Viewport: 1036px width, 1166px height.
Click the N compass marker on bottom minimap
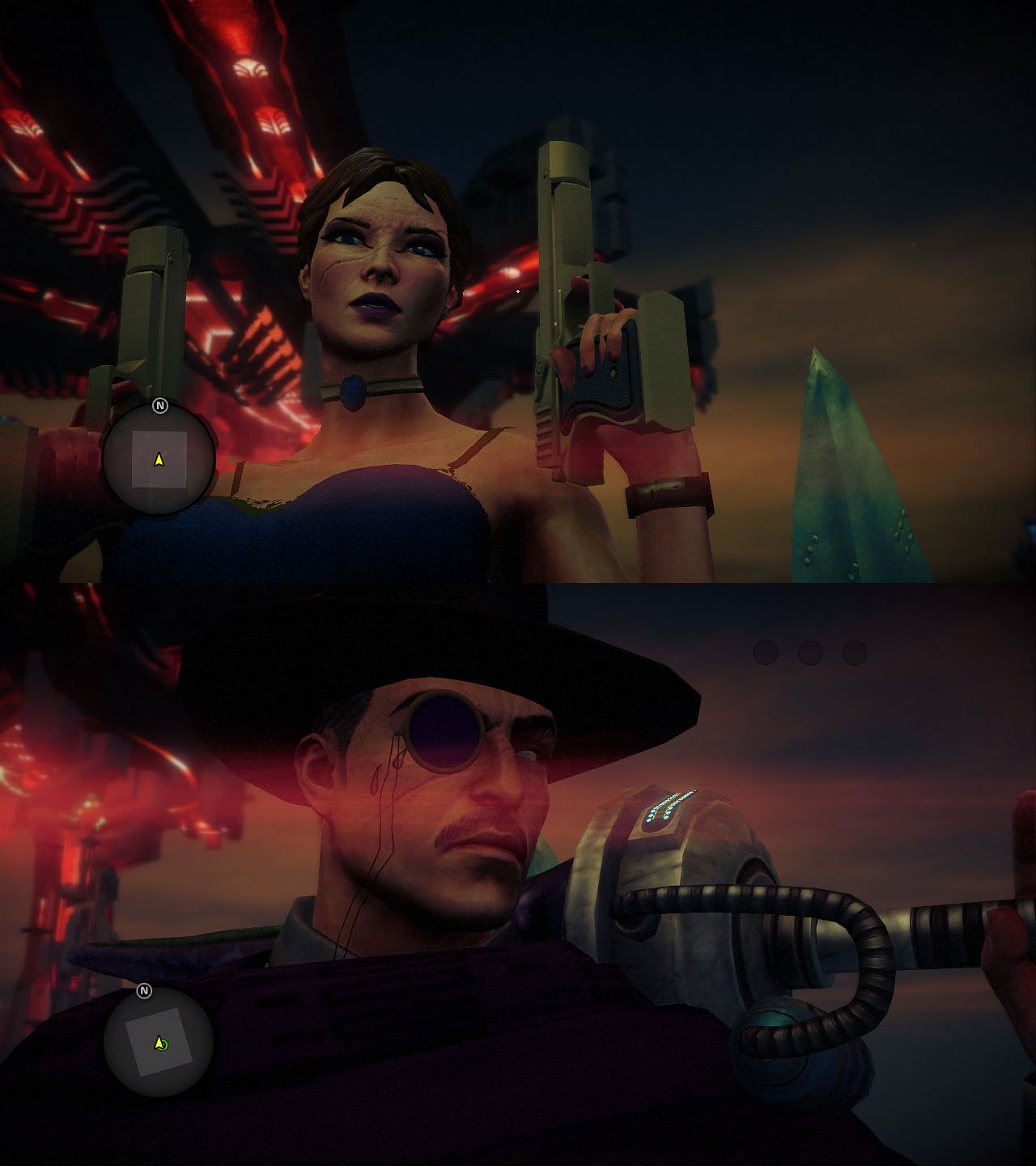(146, 989)
